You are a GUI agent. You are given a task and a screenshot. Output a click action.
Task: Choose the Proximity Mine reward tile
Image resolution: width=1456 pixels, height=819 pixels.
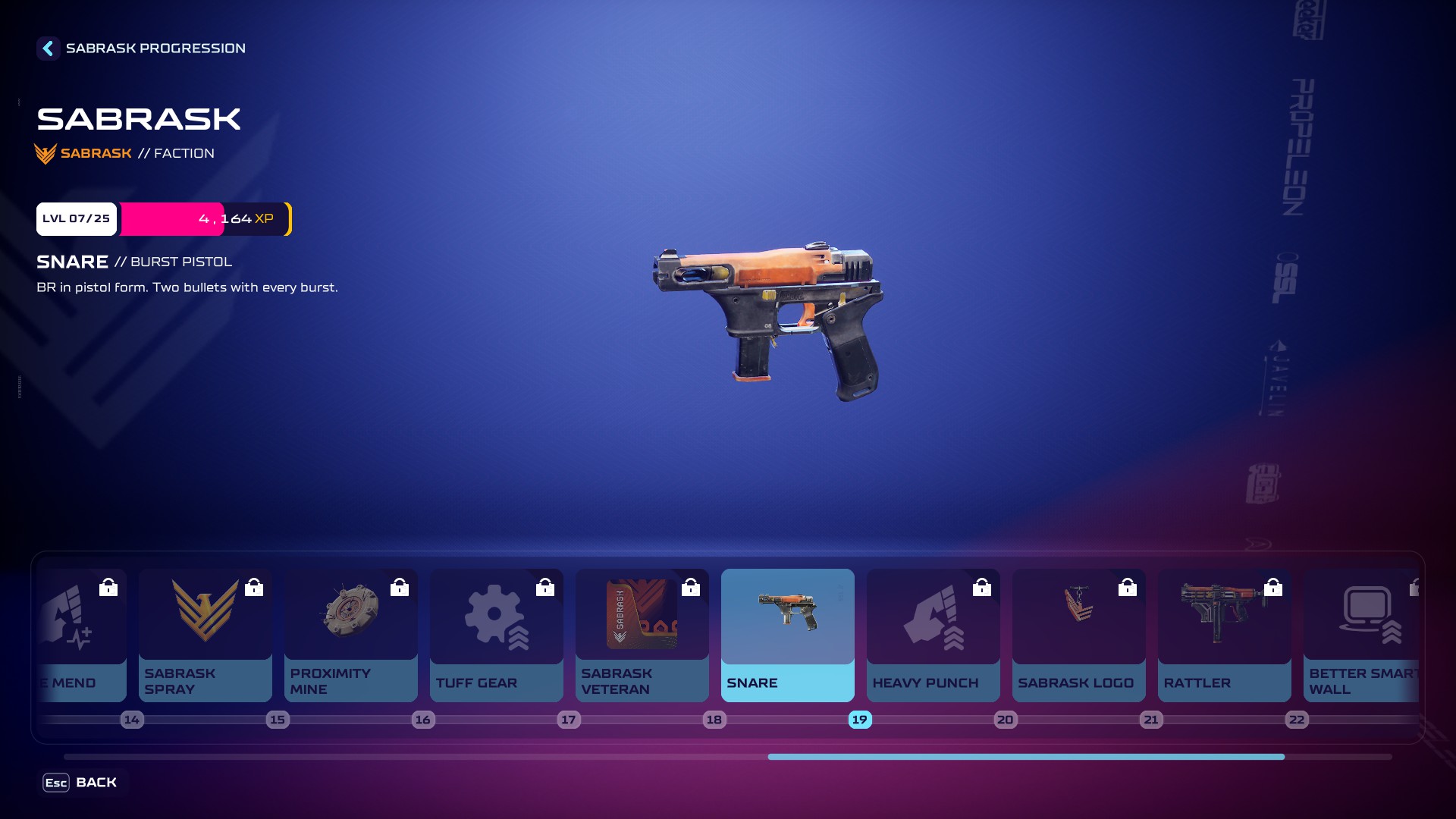click(x=350, y=635)
